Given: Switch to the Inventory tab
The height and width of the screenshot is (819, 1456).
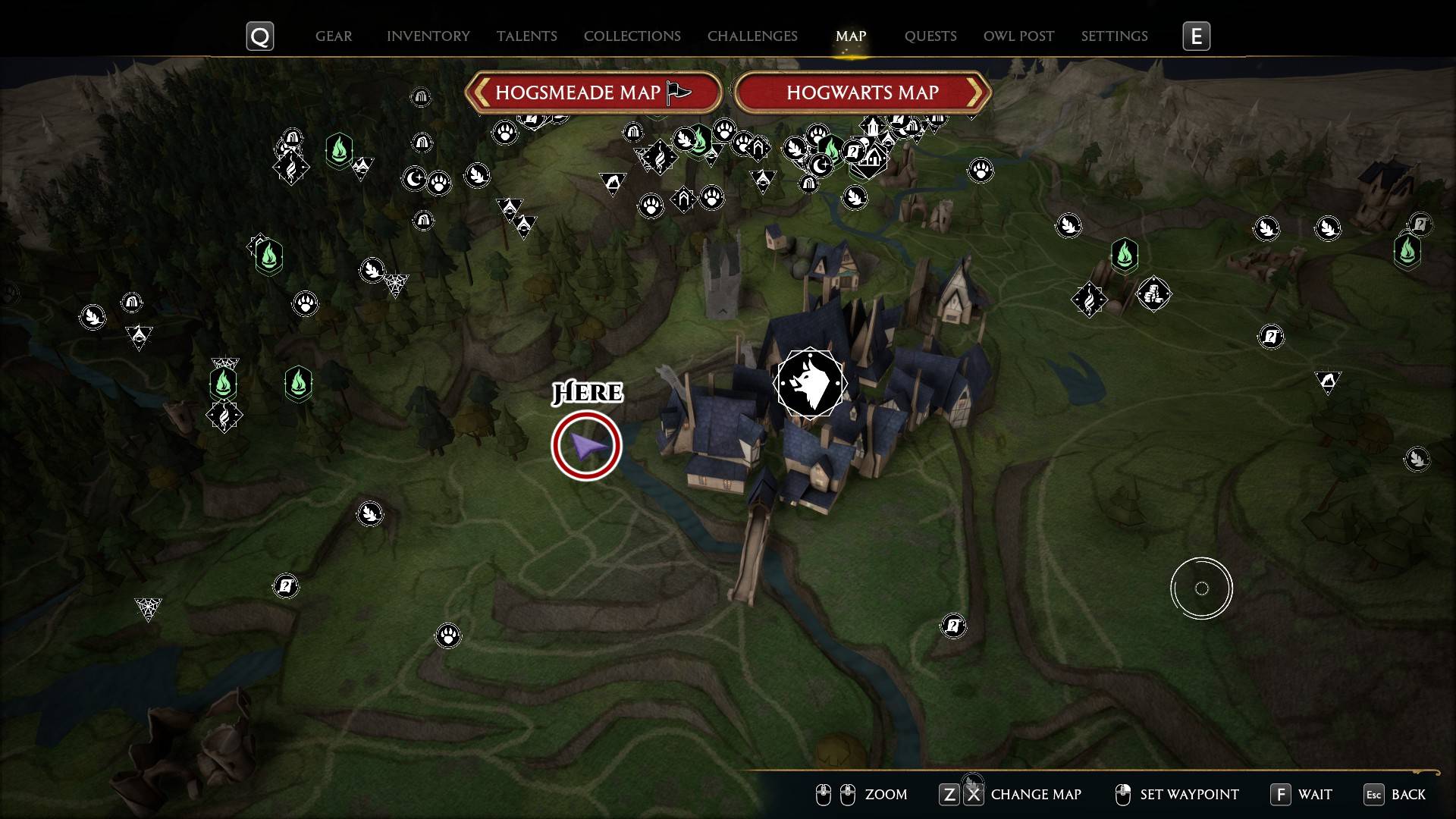Looking at the screenshot, I should 428,36.
